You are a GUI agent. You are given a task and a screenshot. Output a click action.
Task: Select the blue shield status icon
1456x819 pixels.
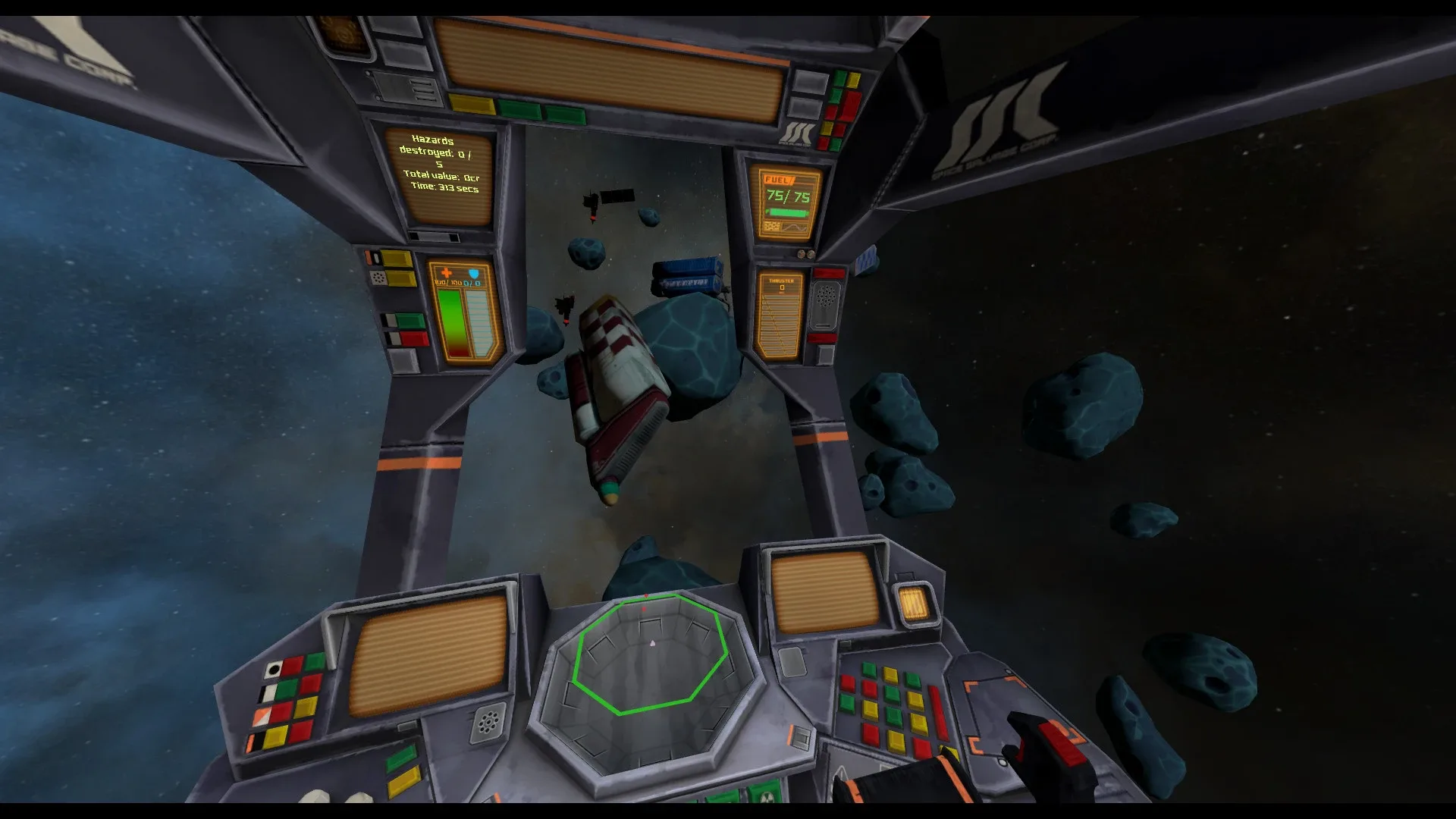tap(473, 272)
